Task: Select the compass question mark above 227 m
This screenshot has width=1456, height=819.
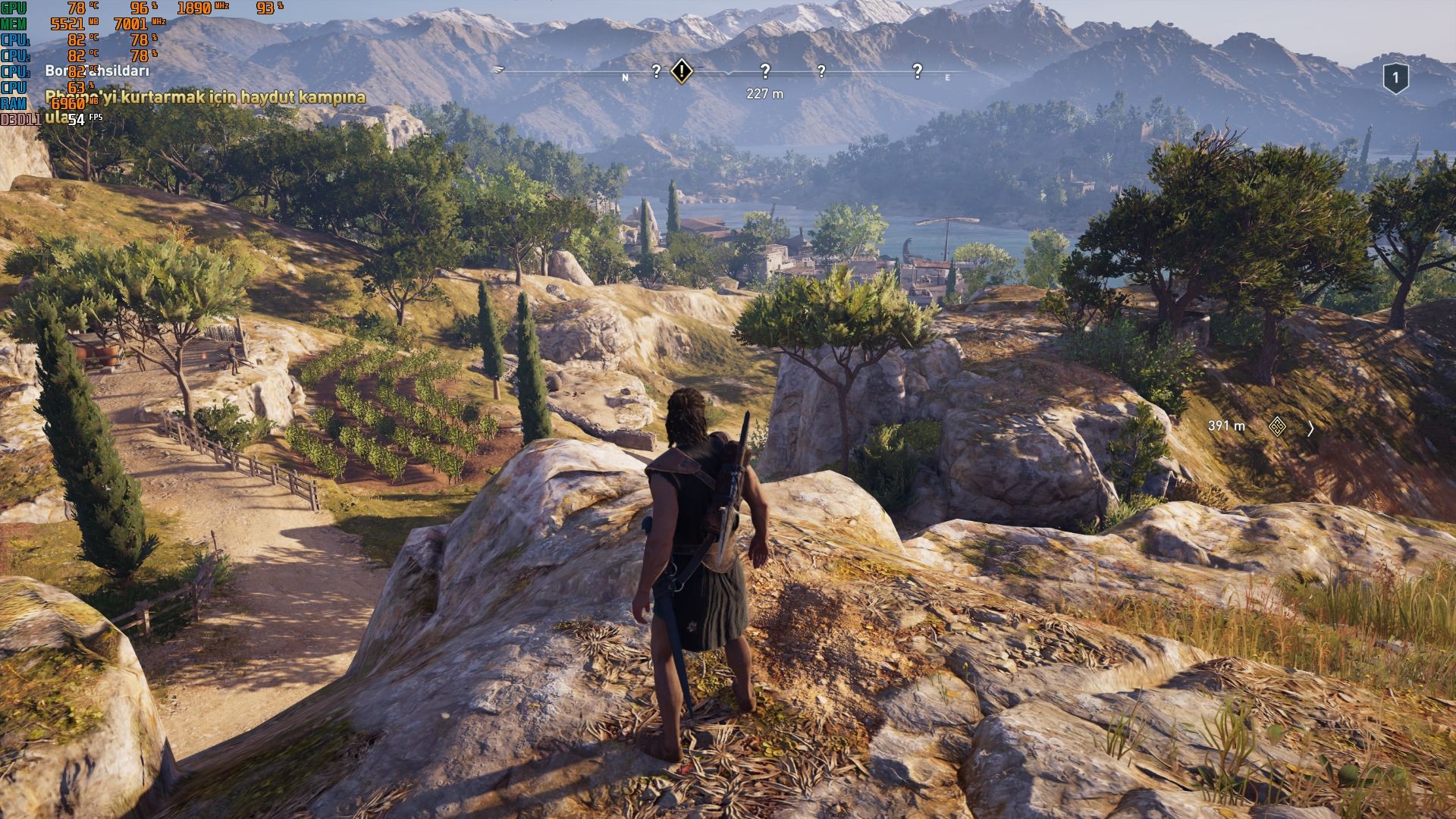Action: point(764,72)
